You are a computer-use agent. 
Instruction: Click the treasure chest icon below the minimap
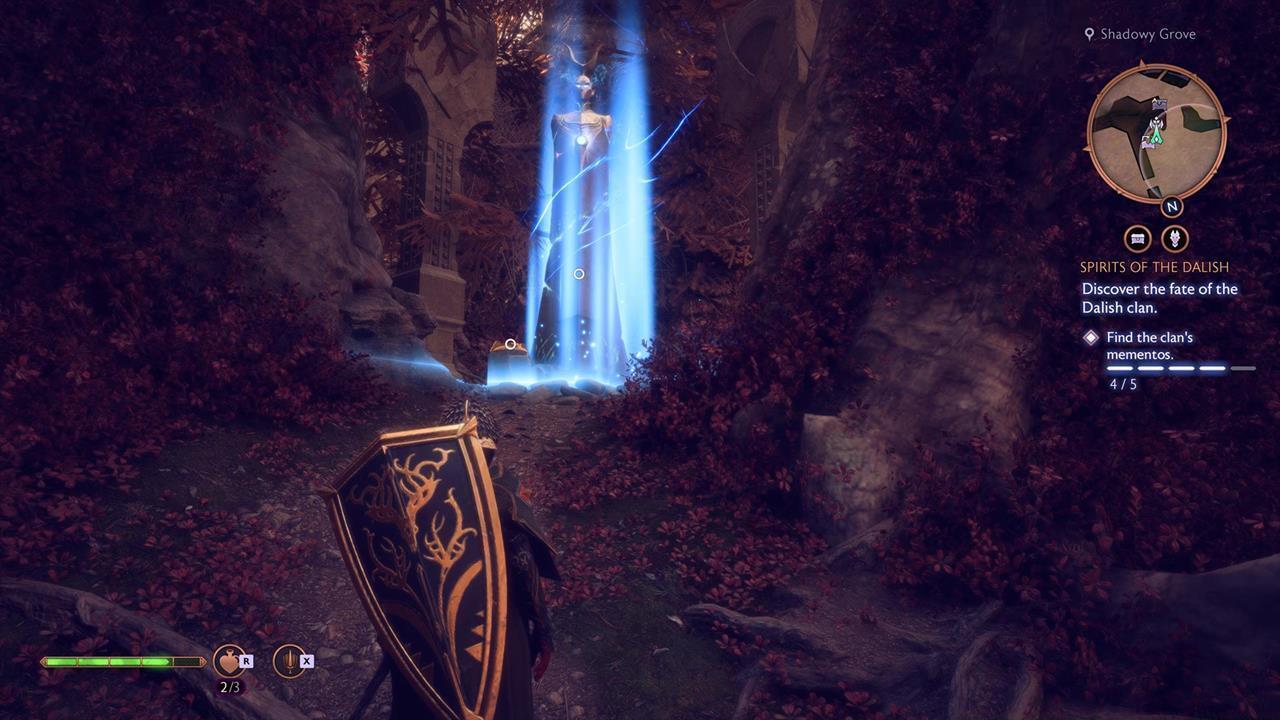coord(1138,239)
